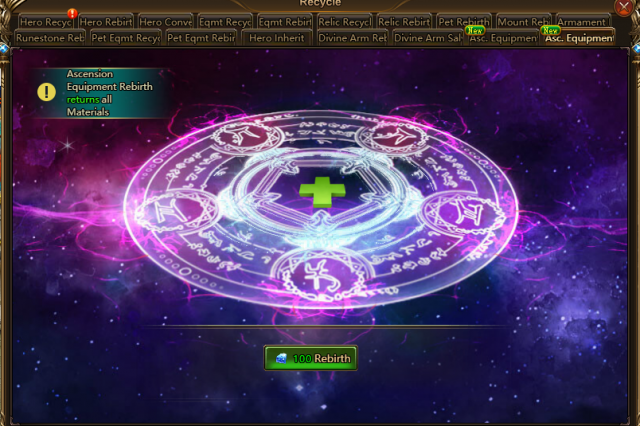
Task: Select the Pet Eqmt Rebirth tab
Action: click(201, 39)
